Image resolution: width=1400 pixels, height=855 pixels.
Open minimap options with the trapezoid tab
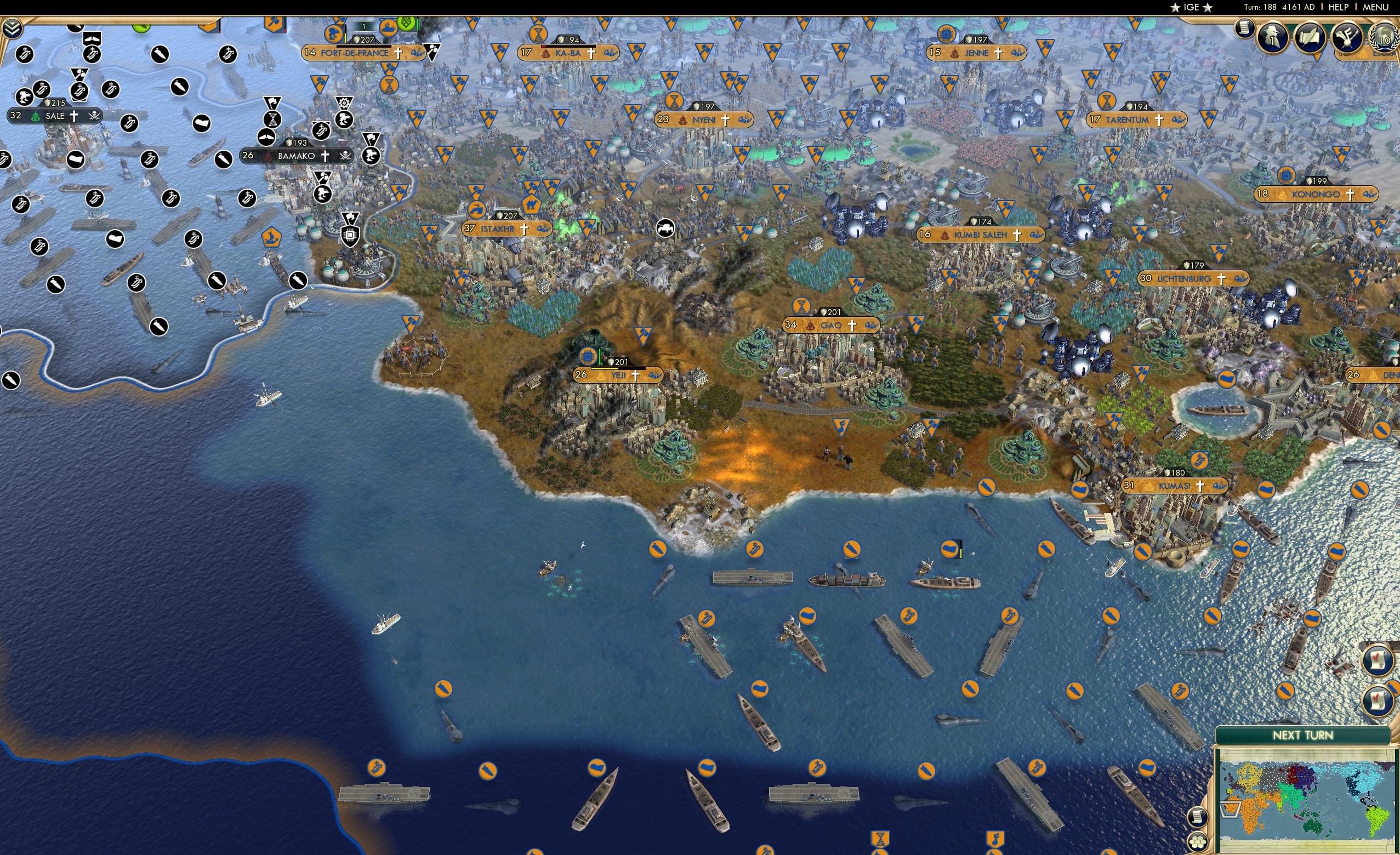coord(1230,810)
